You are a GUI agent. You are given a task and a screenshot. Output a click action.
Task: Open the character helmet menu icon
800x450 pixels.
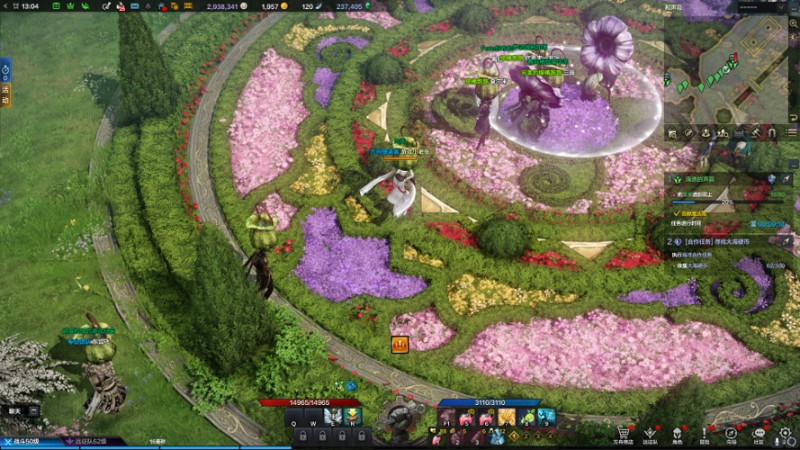(677, 432)
